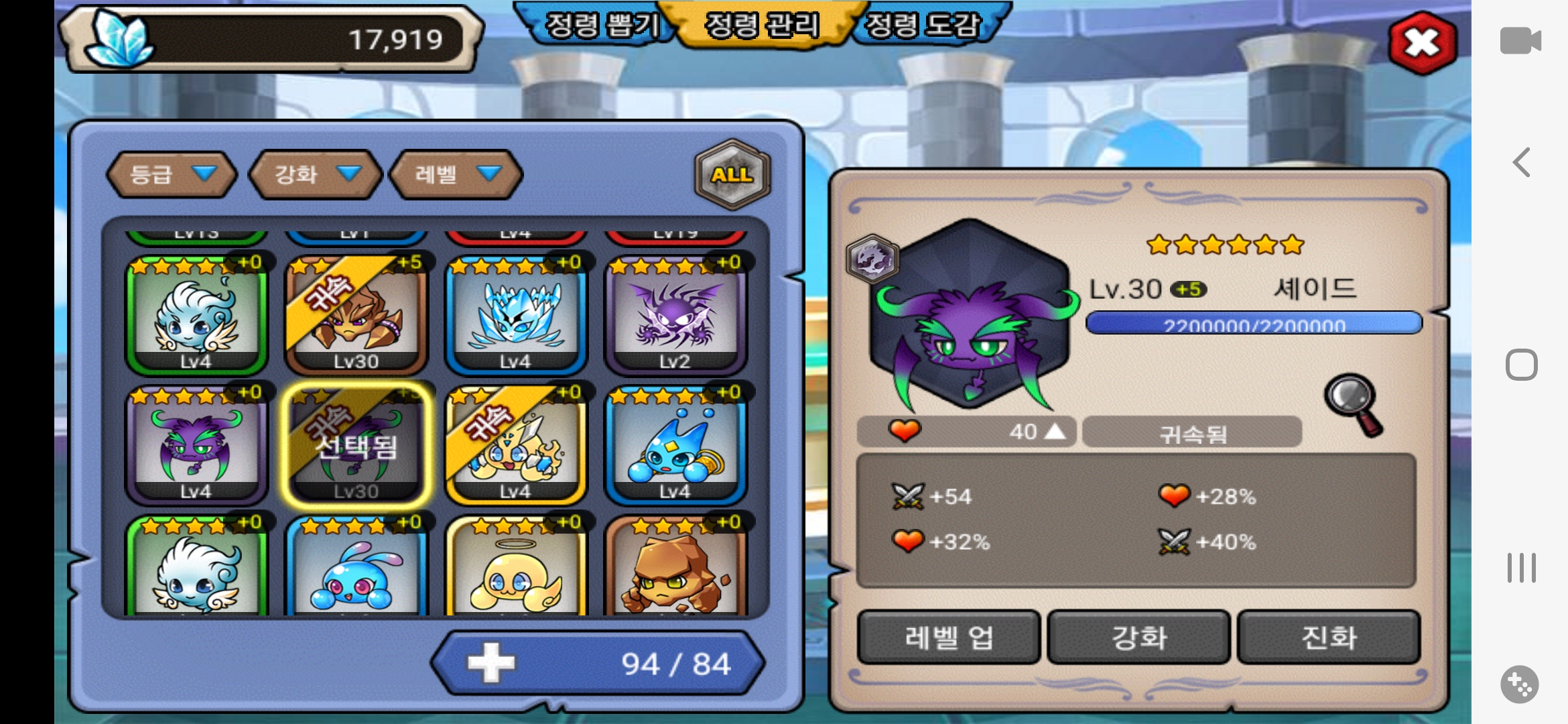Switch to the 정령 뽑기 tab
Screen dimensions: 1568x724
[x=600, y=25]
